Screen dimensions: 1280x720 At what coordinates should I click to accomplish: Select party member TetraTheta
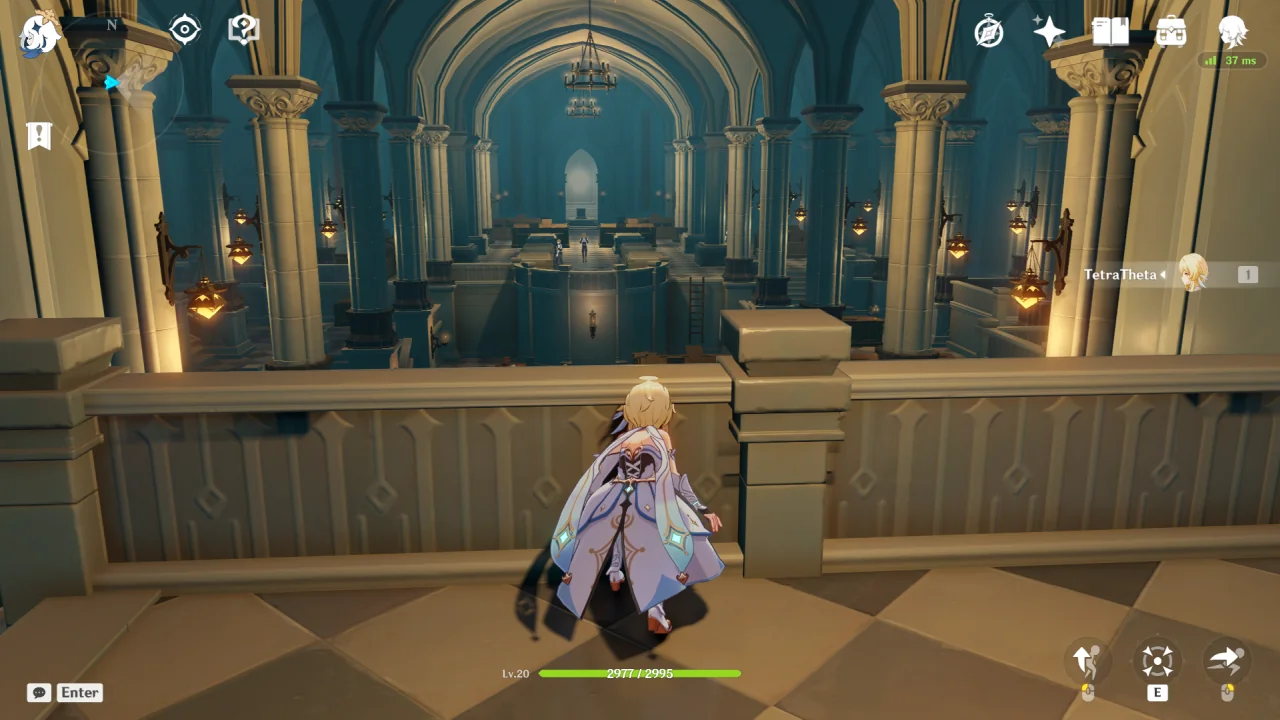1192,274
